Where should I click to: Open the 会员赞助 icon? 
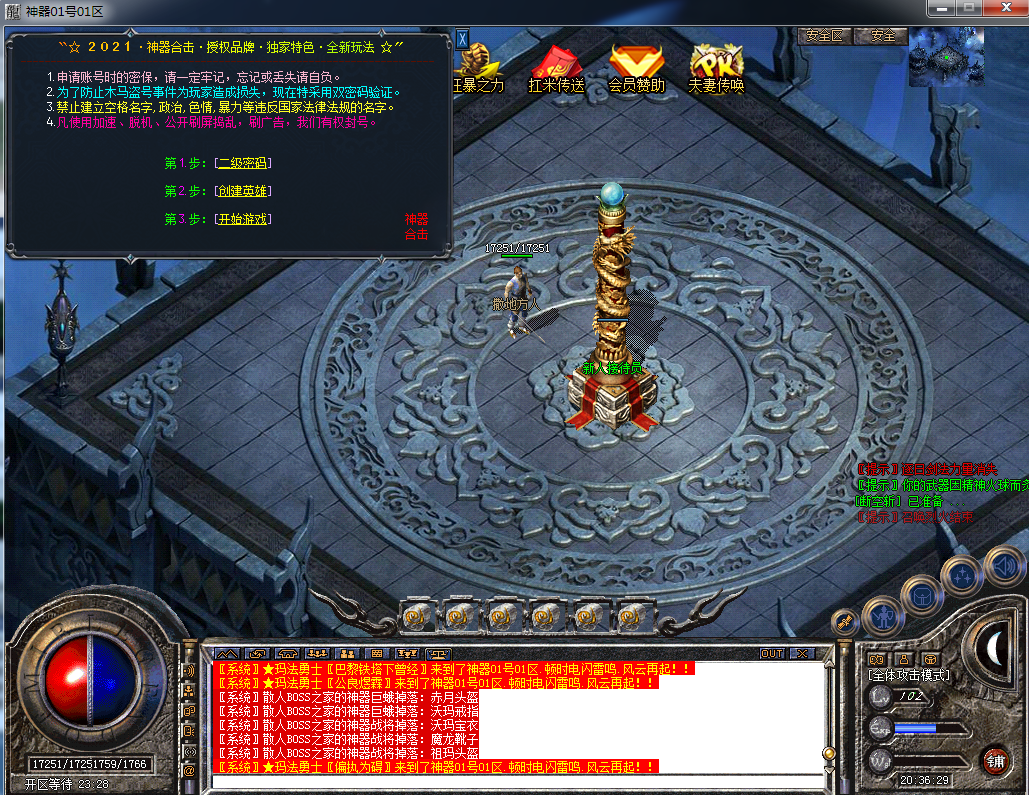pyautogui.click(x=636, y=66)
